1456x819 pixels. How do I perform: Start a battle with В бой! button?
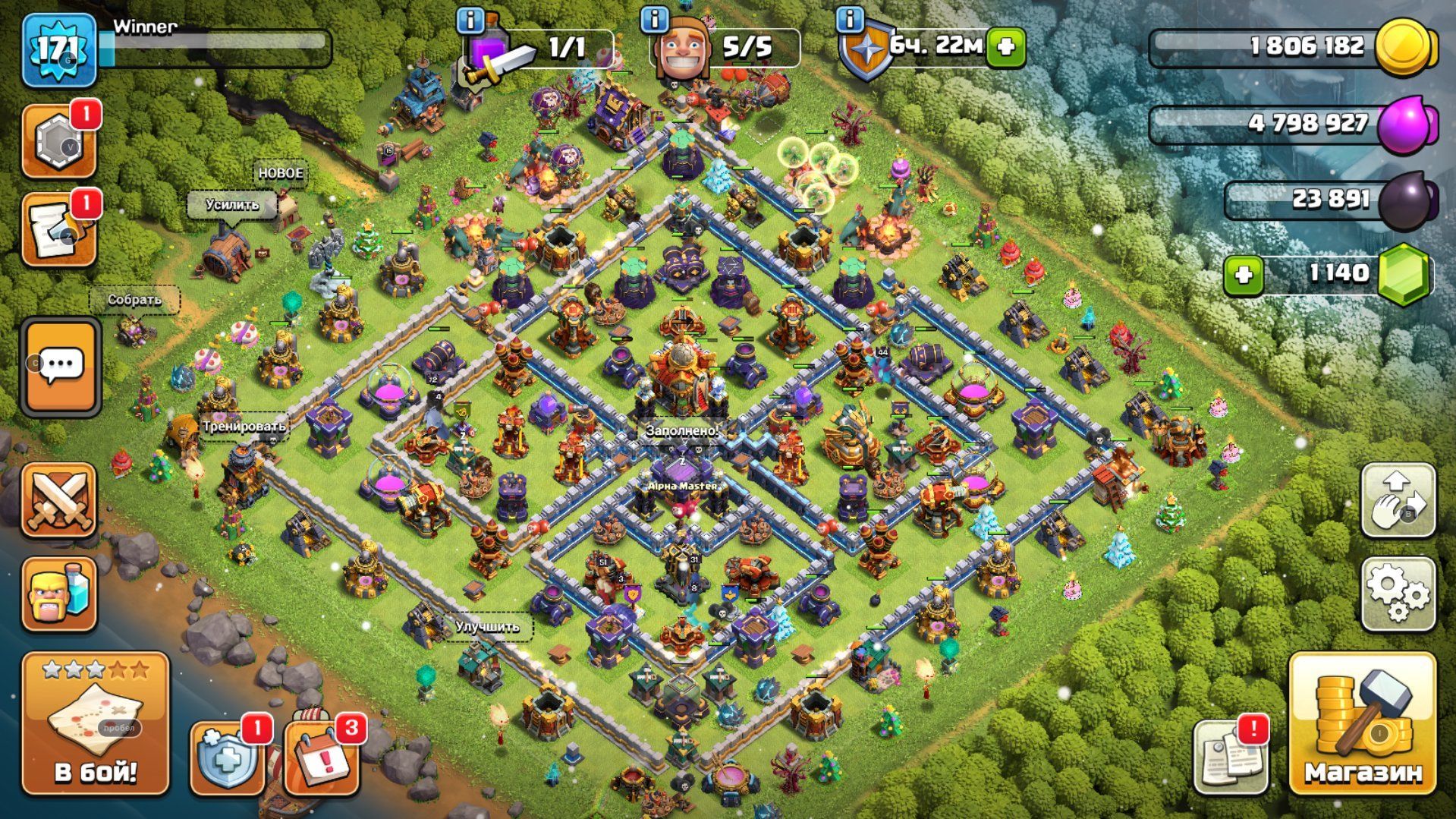pos(96,723)
